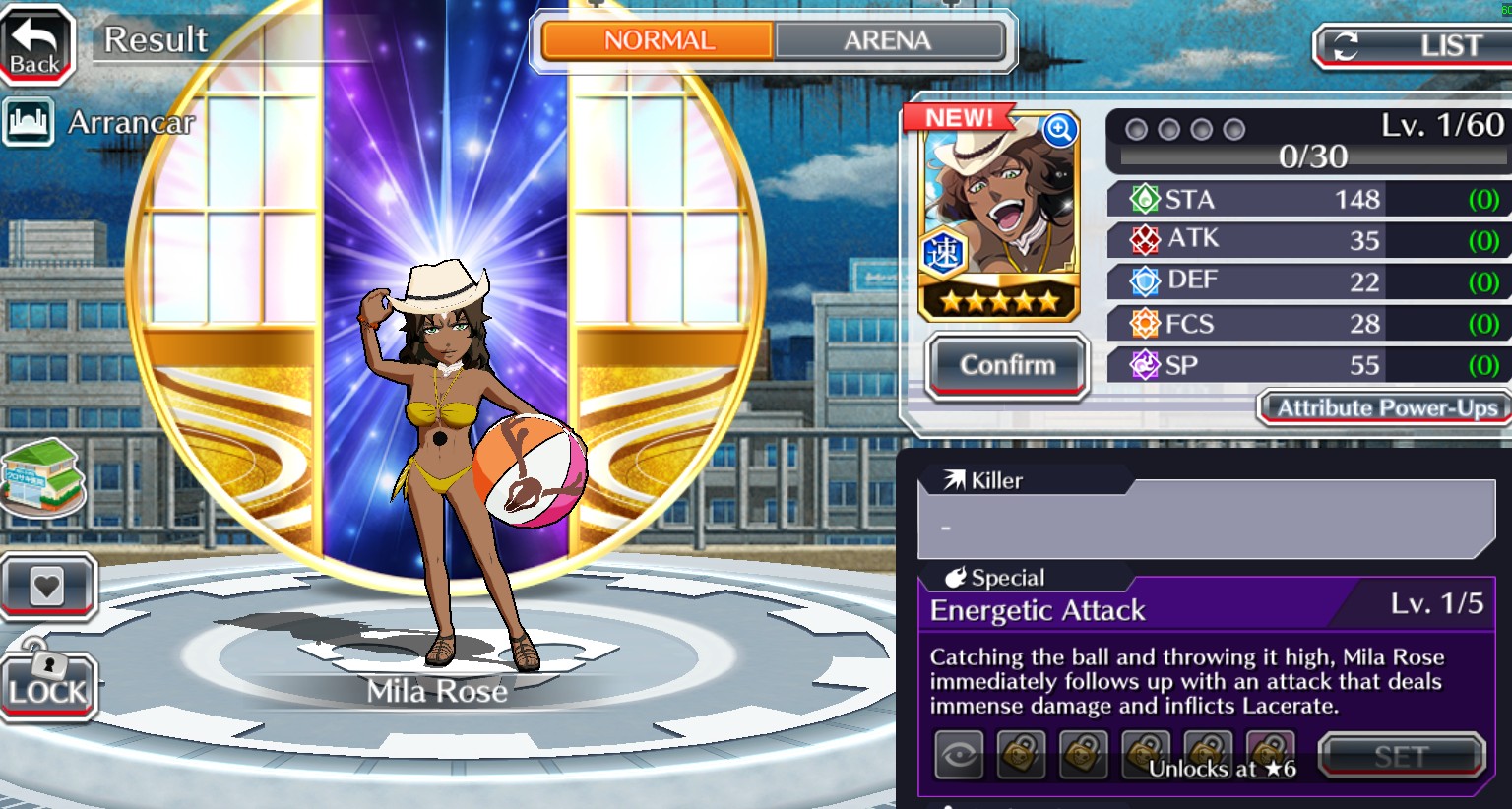Preview the special move via eye icon

click(x=959, y=756)
